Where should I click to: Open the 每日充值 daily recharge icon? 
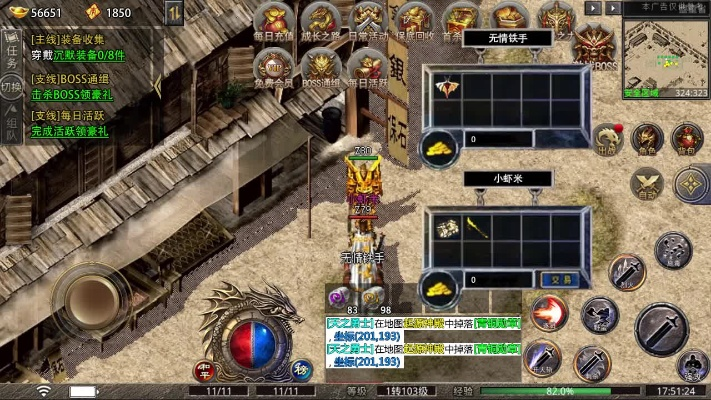point(272,20)
